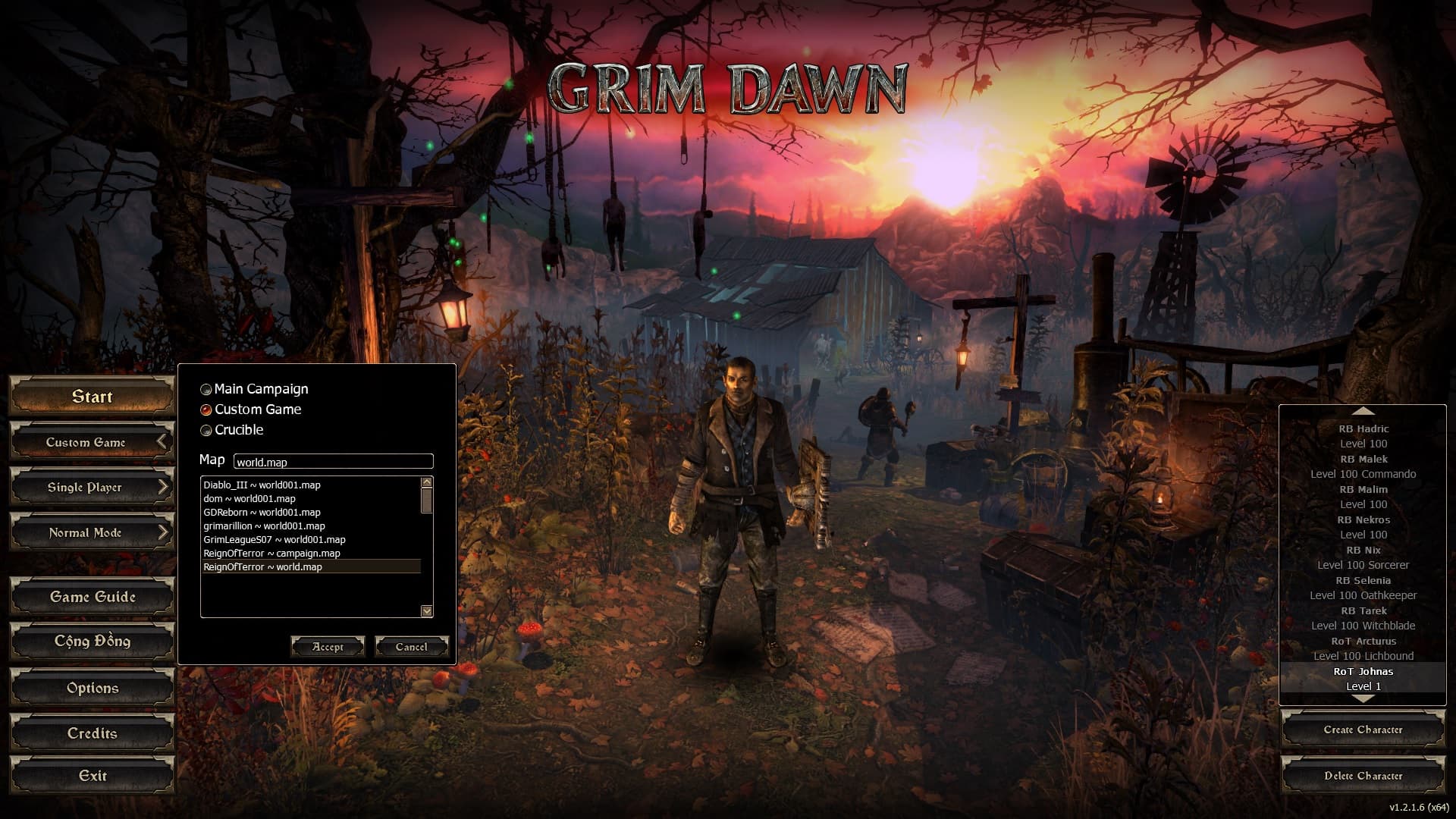The height and width of the screenshot is (819, 1456).
Task: Select the Diablo_III world001.map entry
Action: tap(262, 485)
